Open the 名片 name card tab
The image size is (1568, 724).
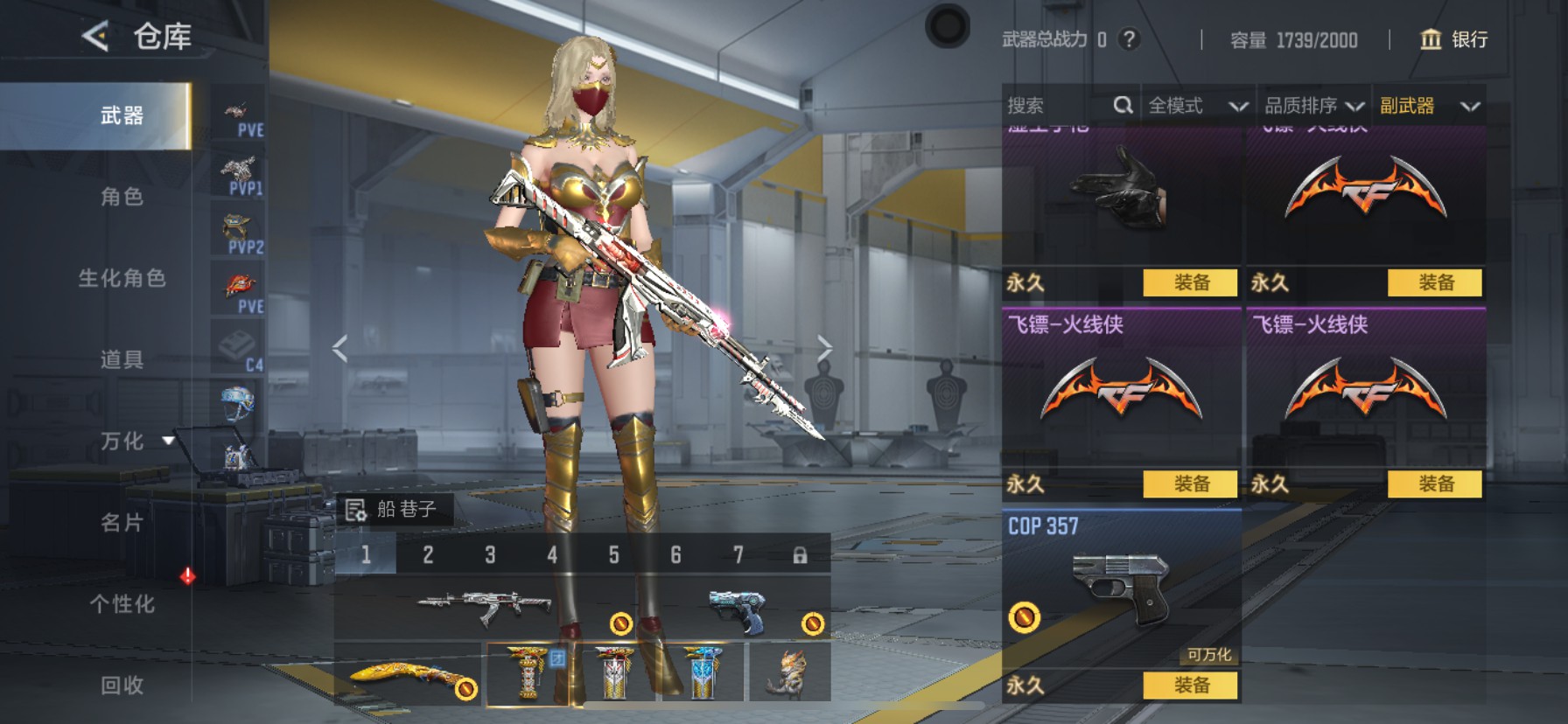[122, 523]
